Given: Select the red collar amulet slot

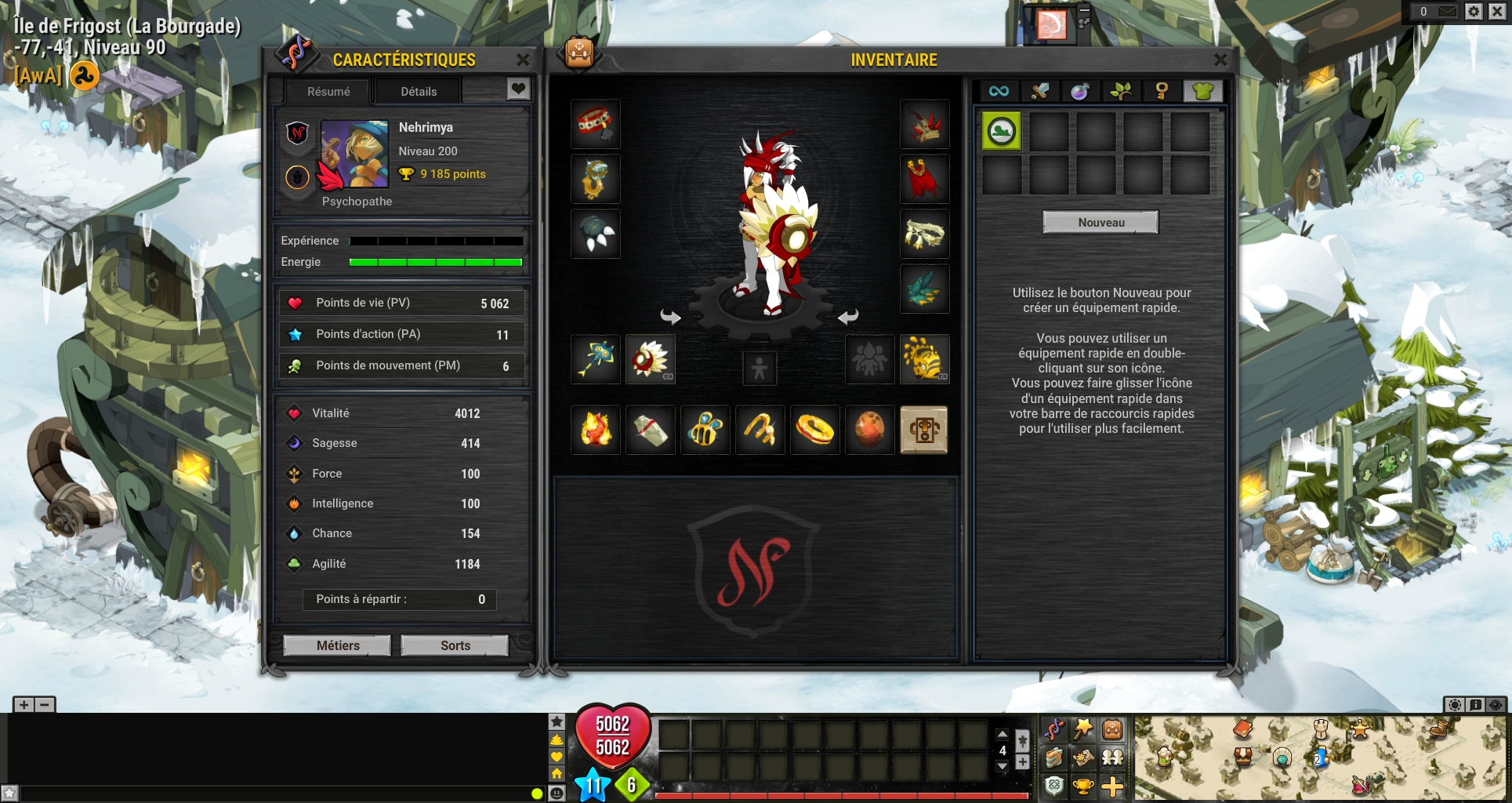Looking at the screenshot, I should [596, 125].
